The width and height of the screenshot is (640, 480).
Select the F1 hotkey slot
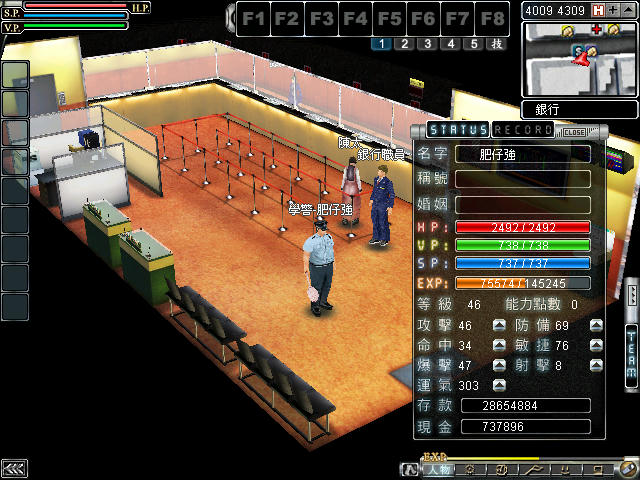click(x=255, y=18)
